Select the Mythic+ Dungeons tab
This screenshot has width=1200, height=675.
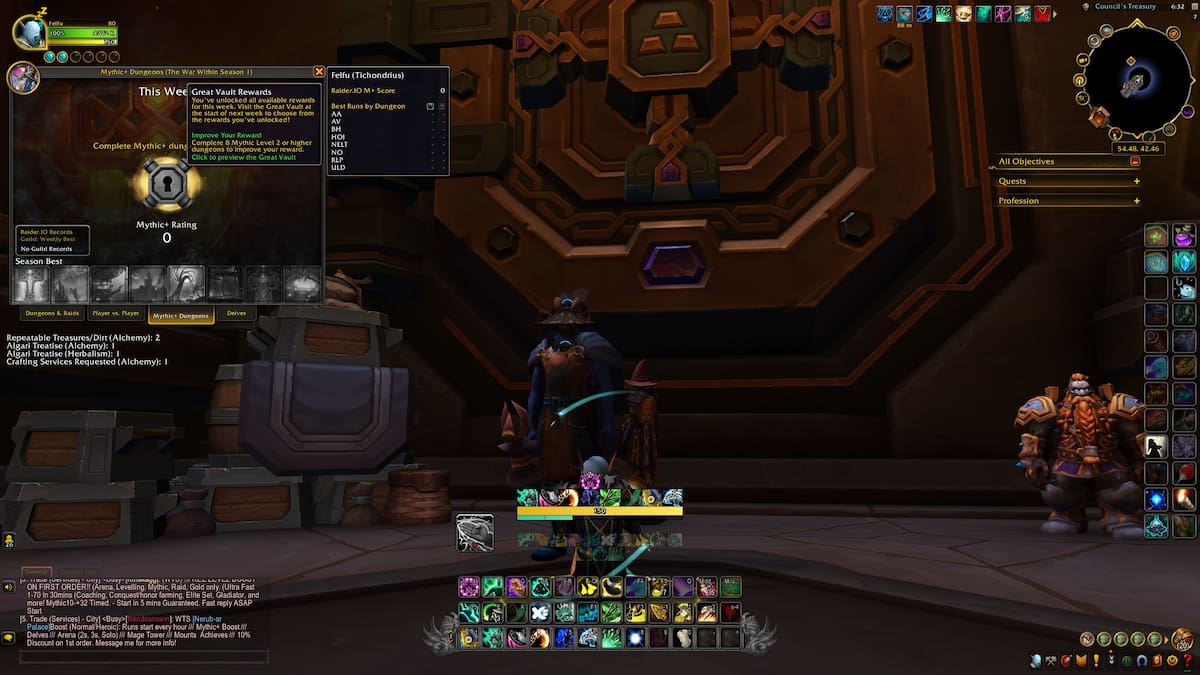pos(181,315)
